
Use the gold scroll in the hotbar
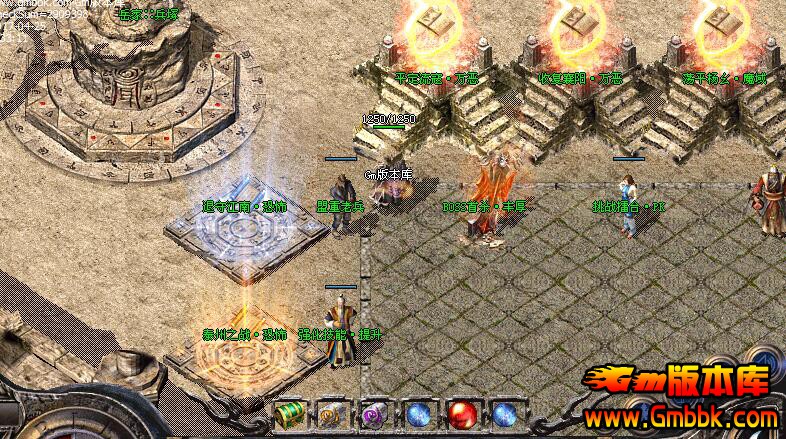coord(331,414)
